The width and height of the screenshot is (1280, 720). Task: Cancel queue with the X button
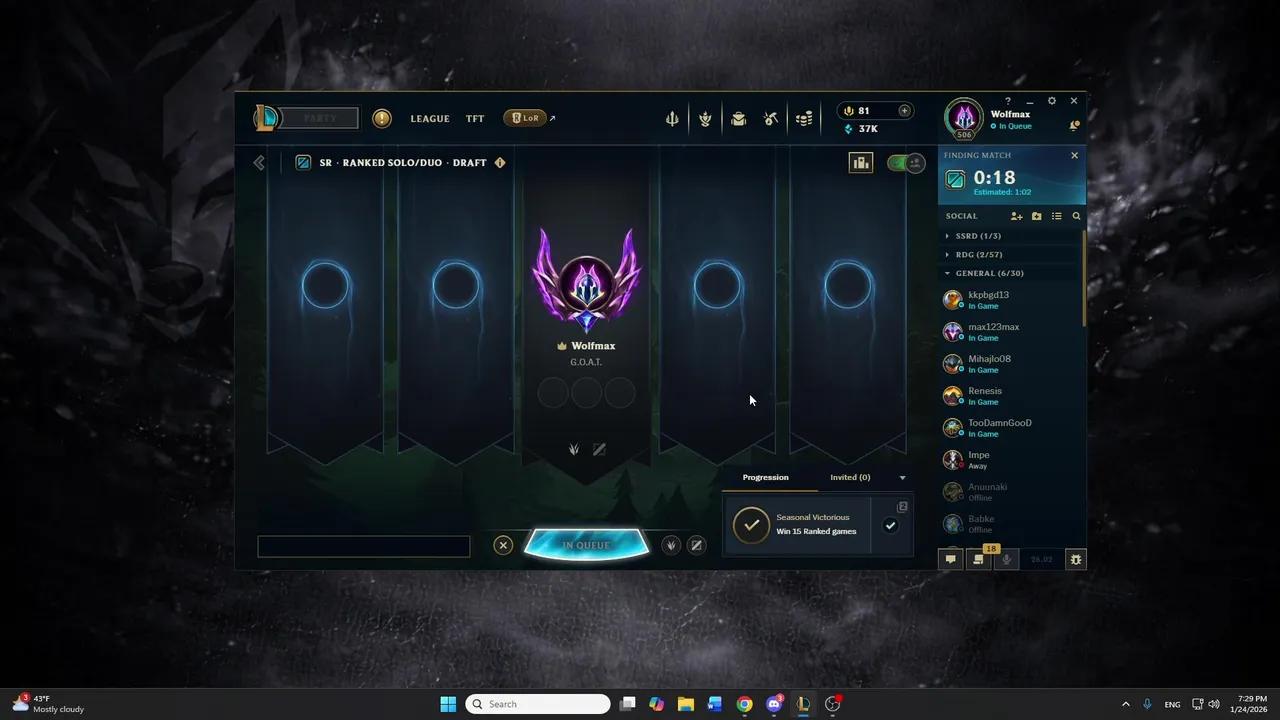click(503, 544)
